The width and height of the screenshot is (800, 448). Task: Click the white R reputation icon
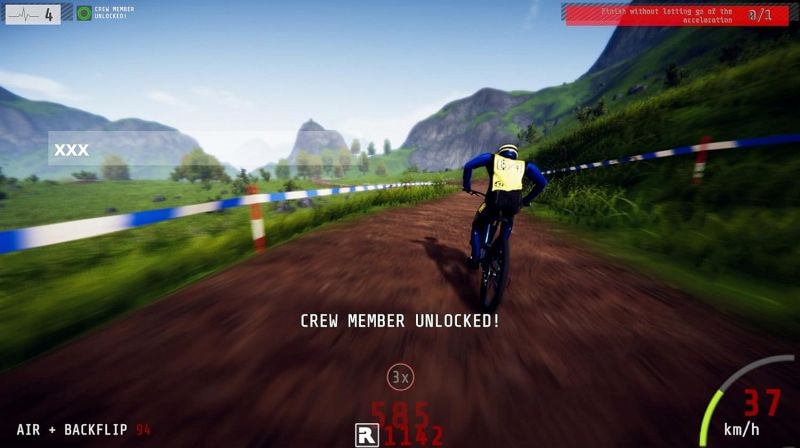(x=366, y=435)
